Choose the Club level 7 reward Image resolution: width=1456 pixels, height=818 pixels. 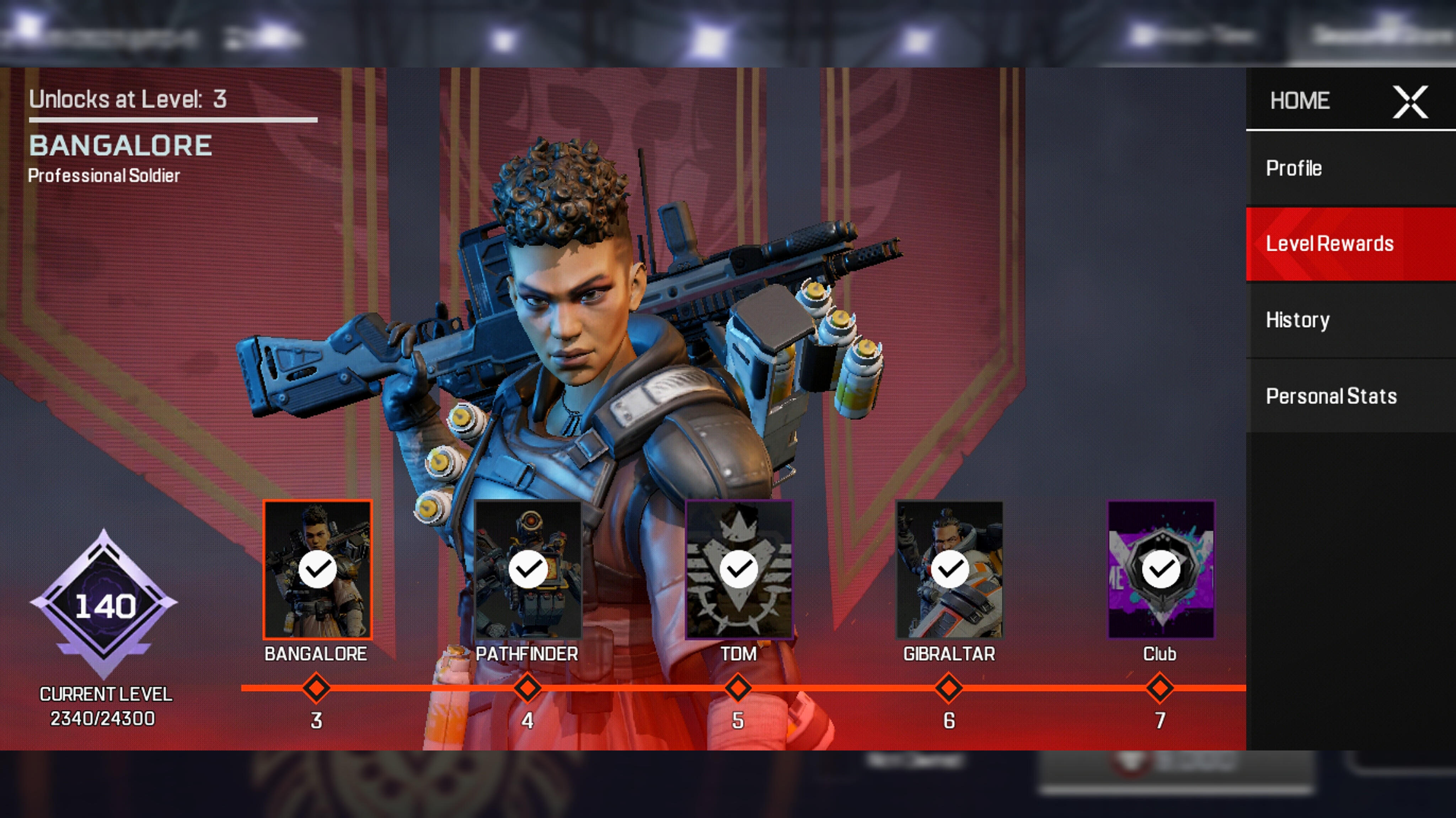[1160, 569]
